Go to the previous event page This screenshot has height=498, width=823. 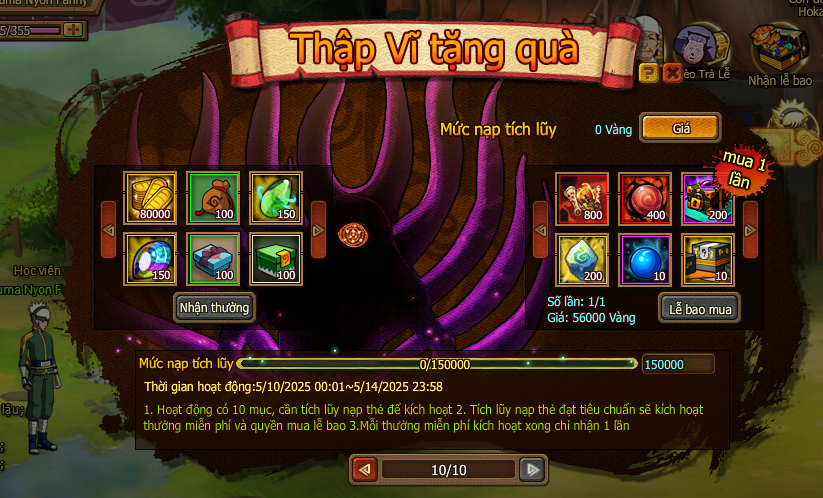point(365,469)
